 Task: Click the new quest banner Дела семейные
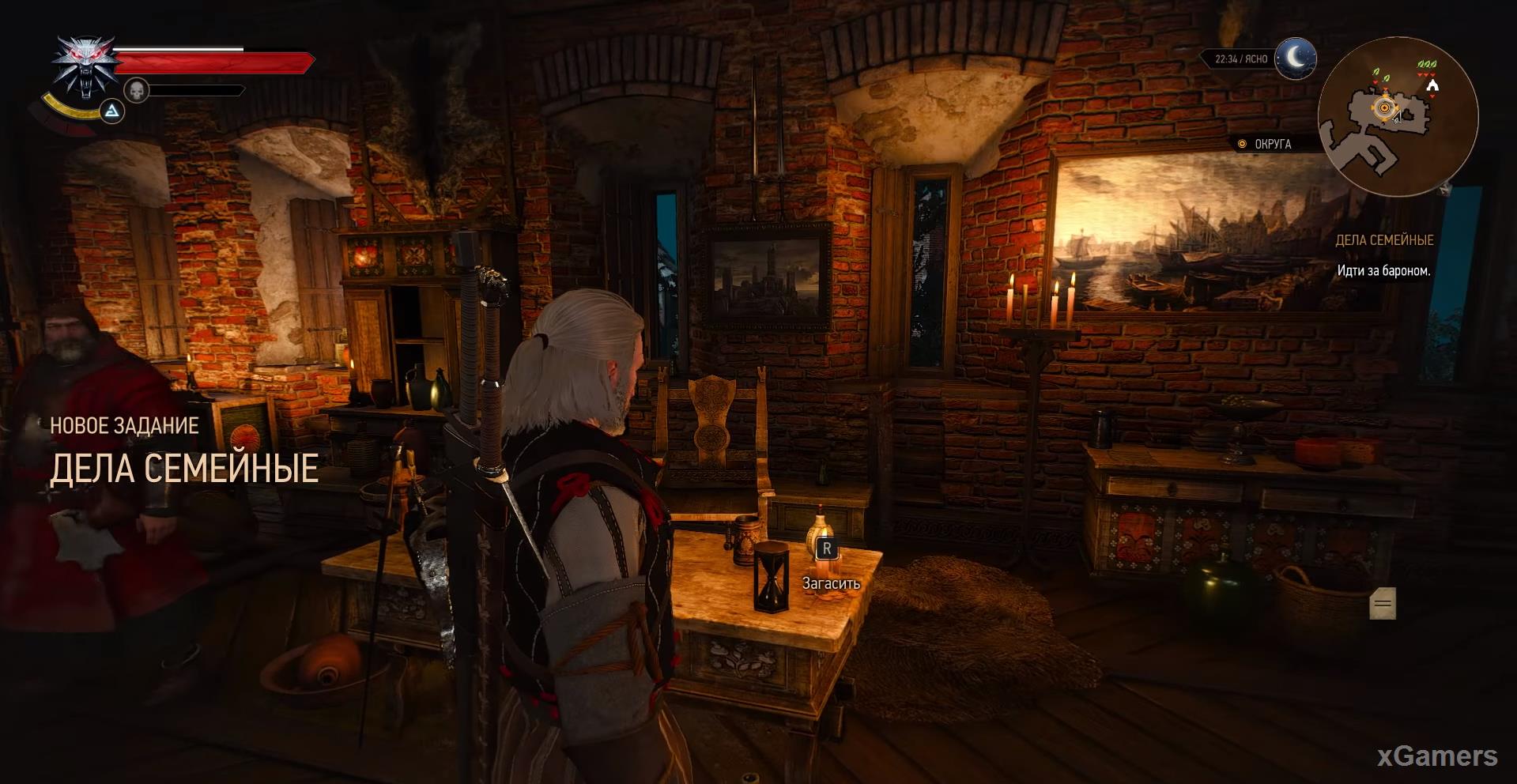click(x=184, y=468)
